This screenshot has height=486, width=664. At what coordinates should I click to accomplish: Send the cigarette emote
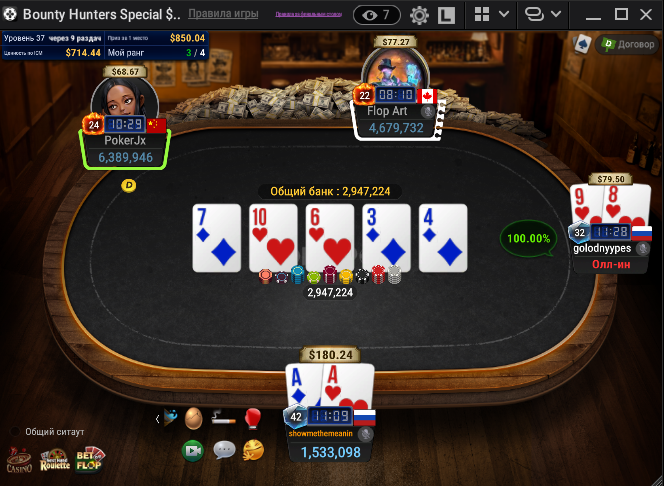(x=223, y=418)
